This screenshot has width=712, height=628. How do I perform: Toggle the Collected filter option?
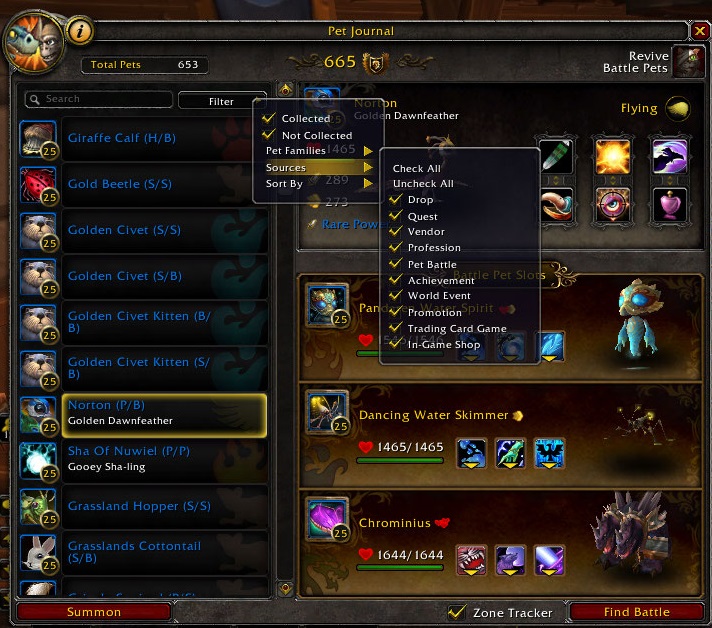305,119
